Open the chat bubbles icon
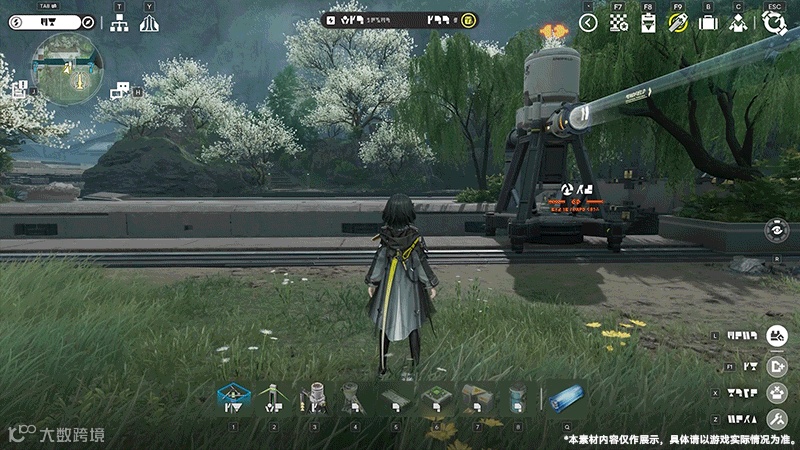Screen dimensions: 800x450 coord(121,91)
